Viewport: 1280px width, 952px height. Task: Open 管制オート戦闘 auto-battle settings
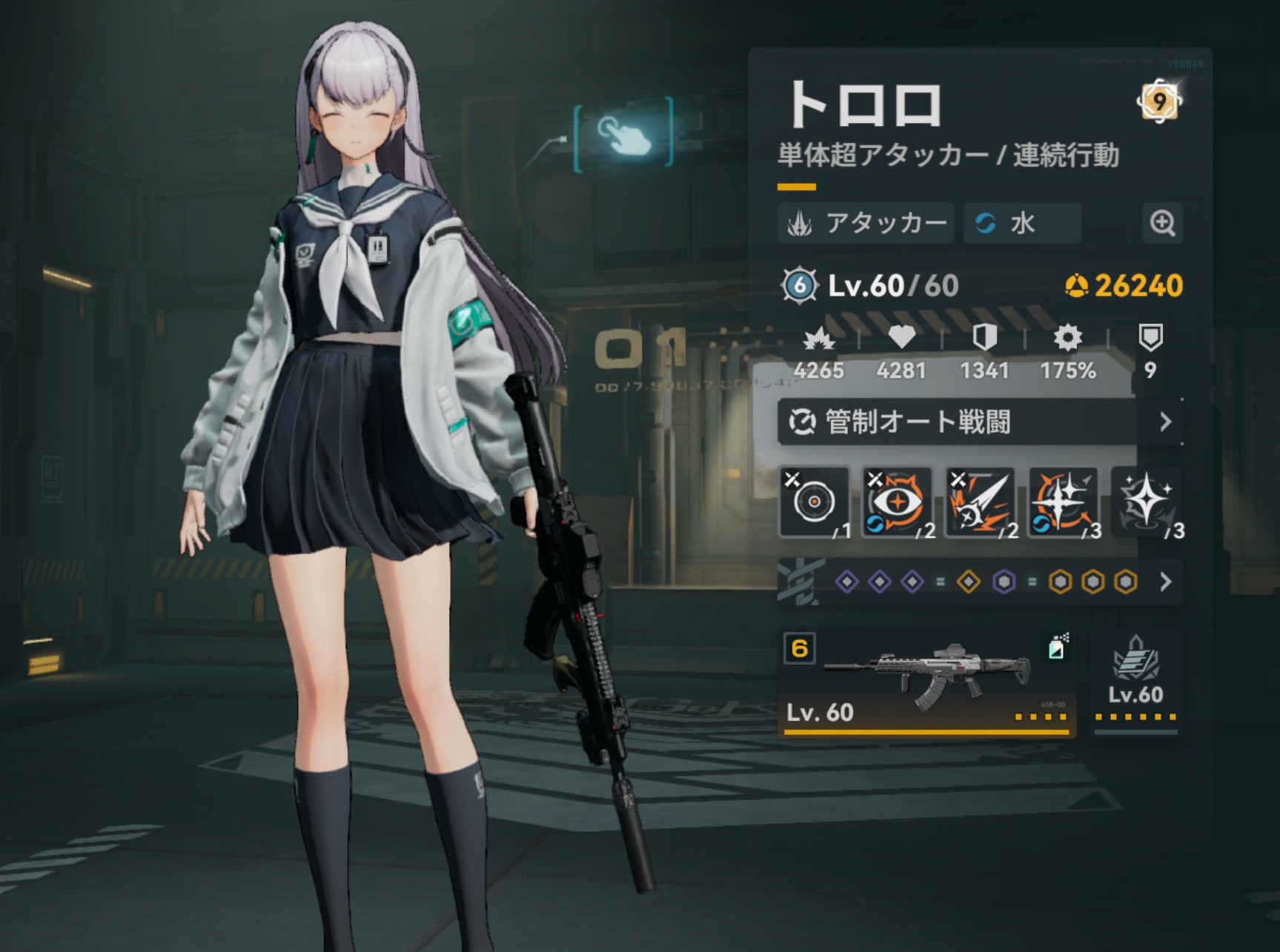pos(978,422)
